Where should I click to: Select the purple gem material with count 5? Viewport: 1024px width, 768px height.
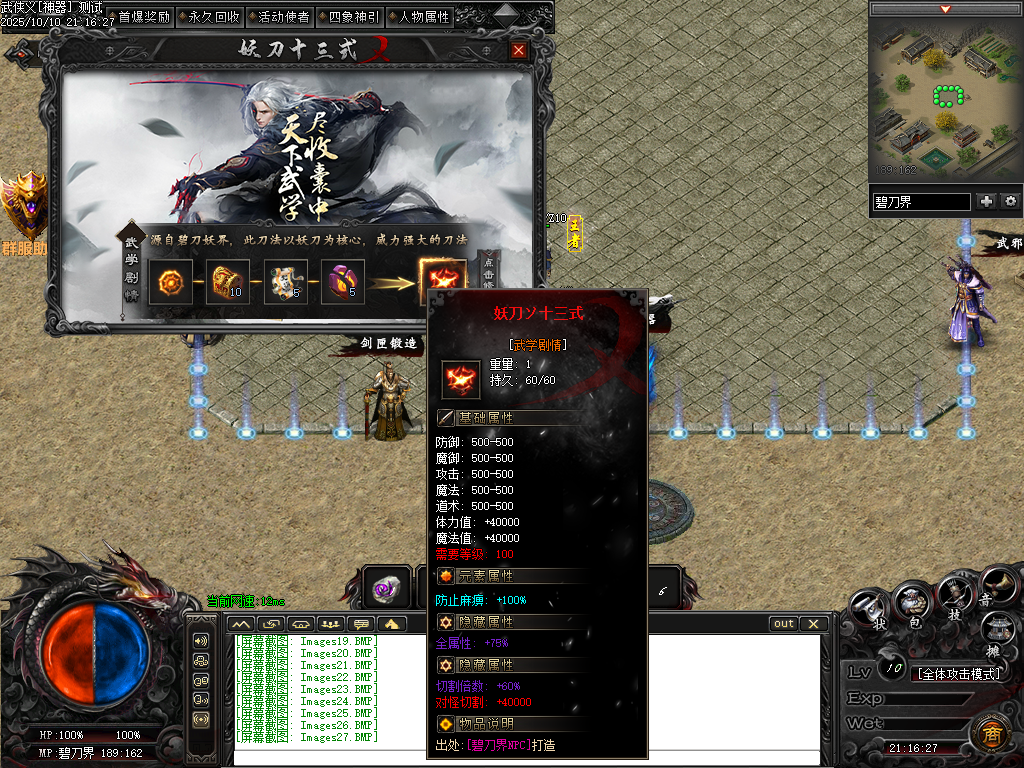pyautogui.click(x=342, y=282)
